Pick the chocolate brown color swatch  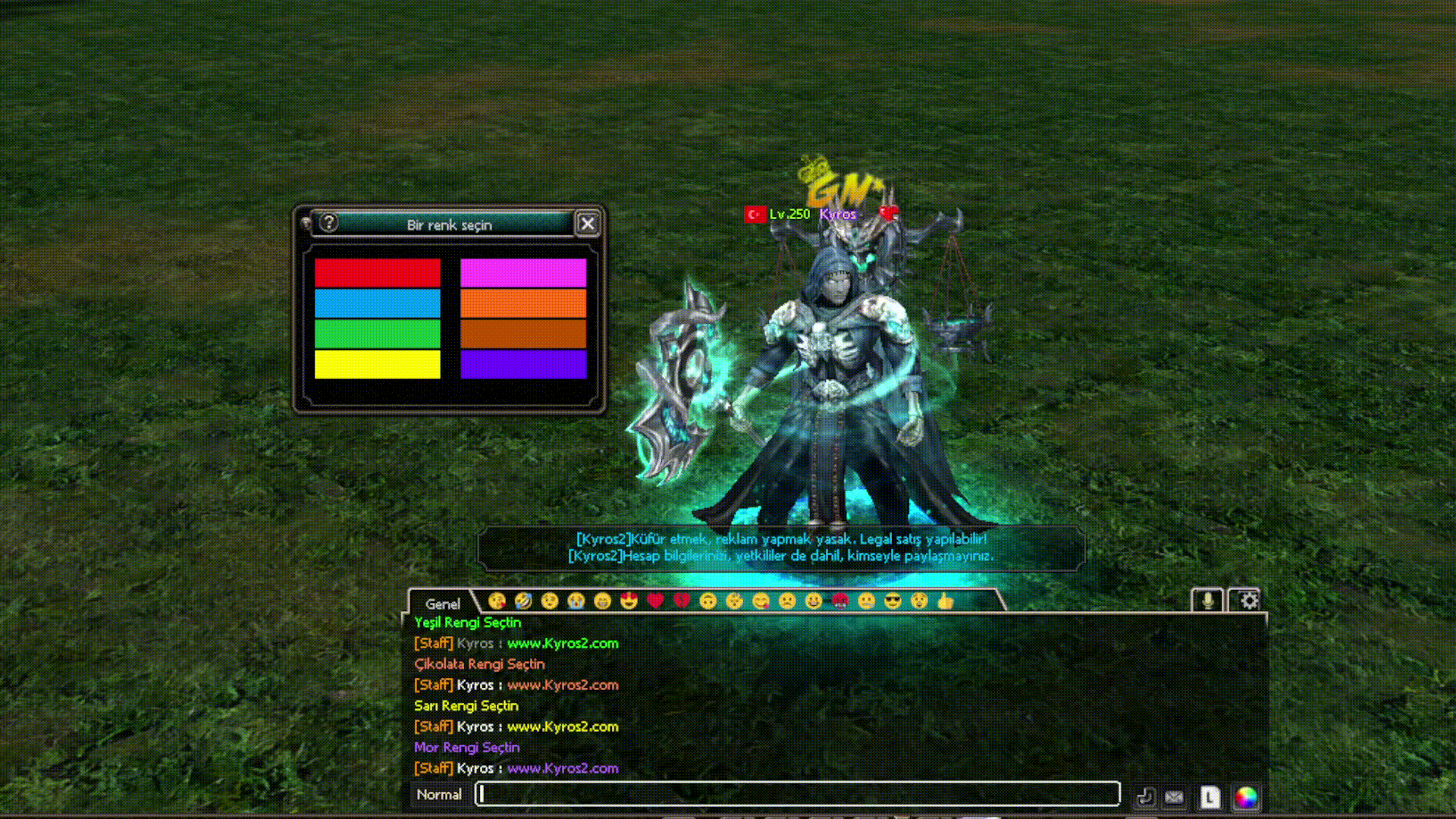pyautogui.click(x=523, y=334)
